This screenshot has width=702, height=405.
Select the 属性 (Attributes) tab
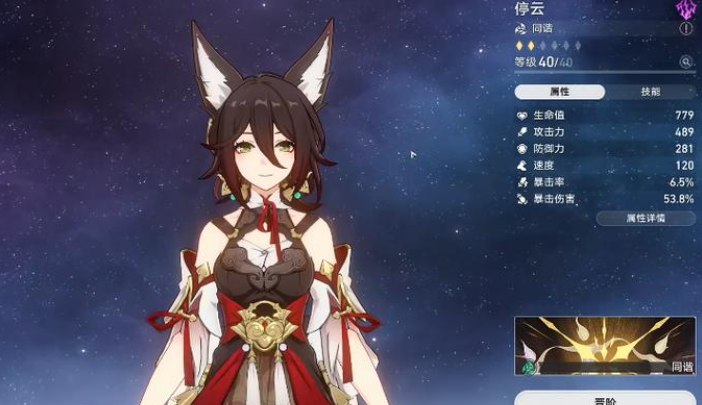tap(560, 92)
